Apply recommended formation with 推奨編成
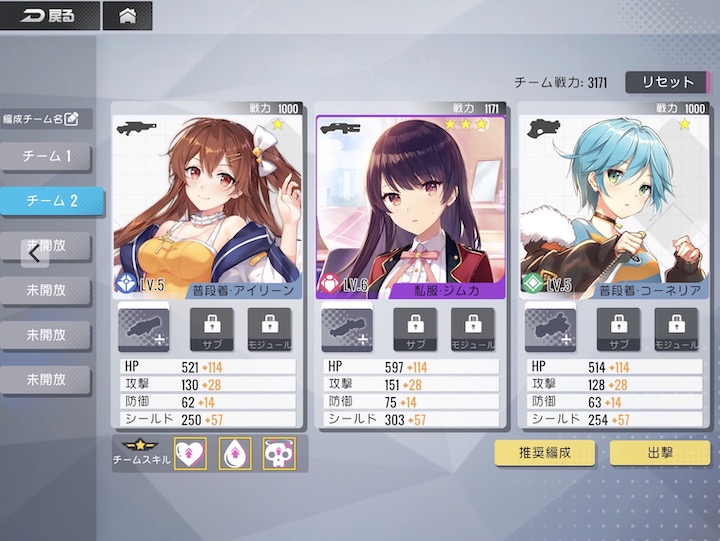The width and height of the screenshot is (720, 541). tap(545, 452)
